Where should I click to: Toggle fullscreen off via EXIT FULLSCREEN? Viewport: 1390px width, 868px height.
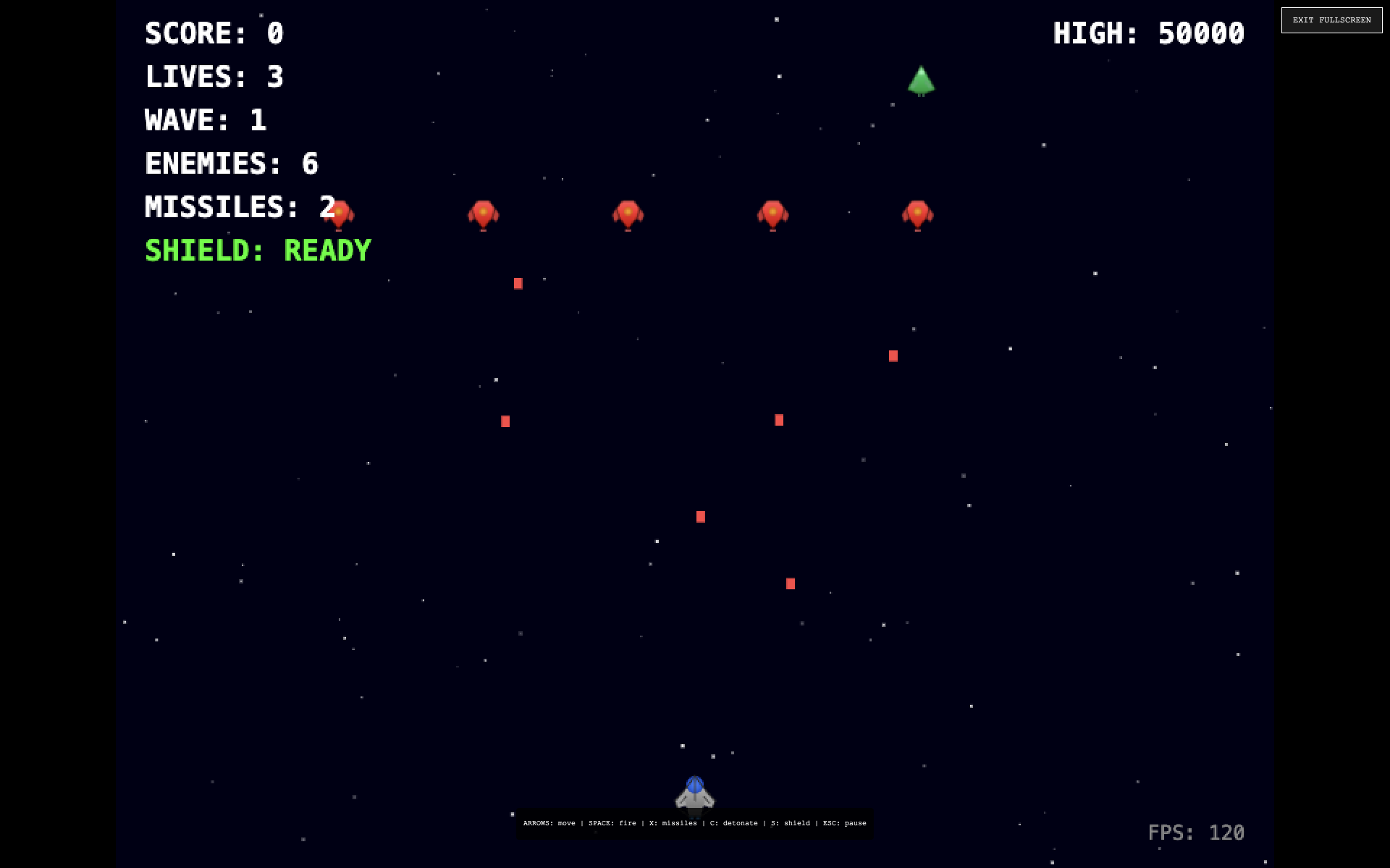pyautogui.click(x=1331, y=20)
